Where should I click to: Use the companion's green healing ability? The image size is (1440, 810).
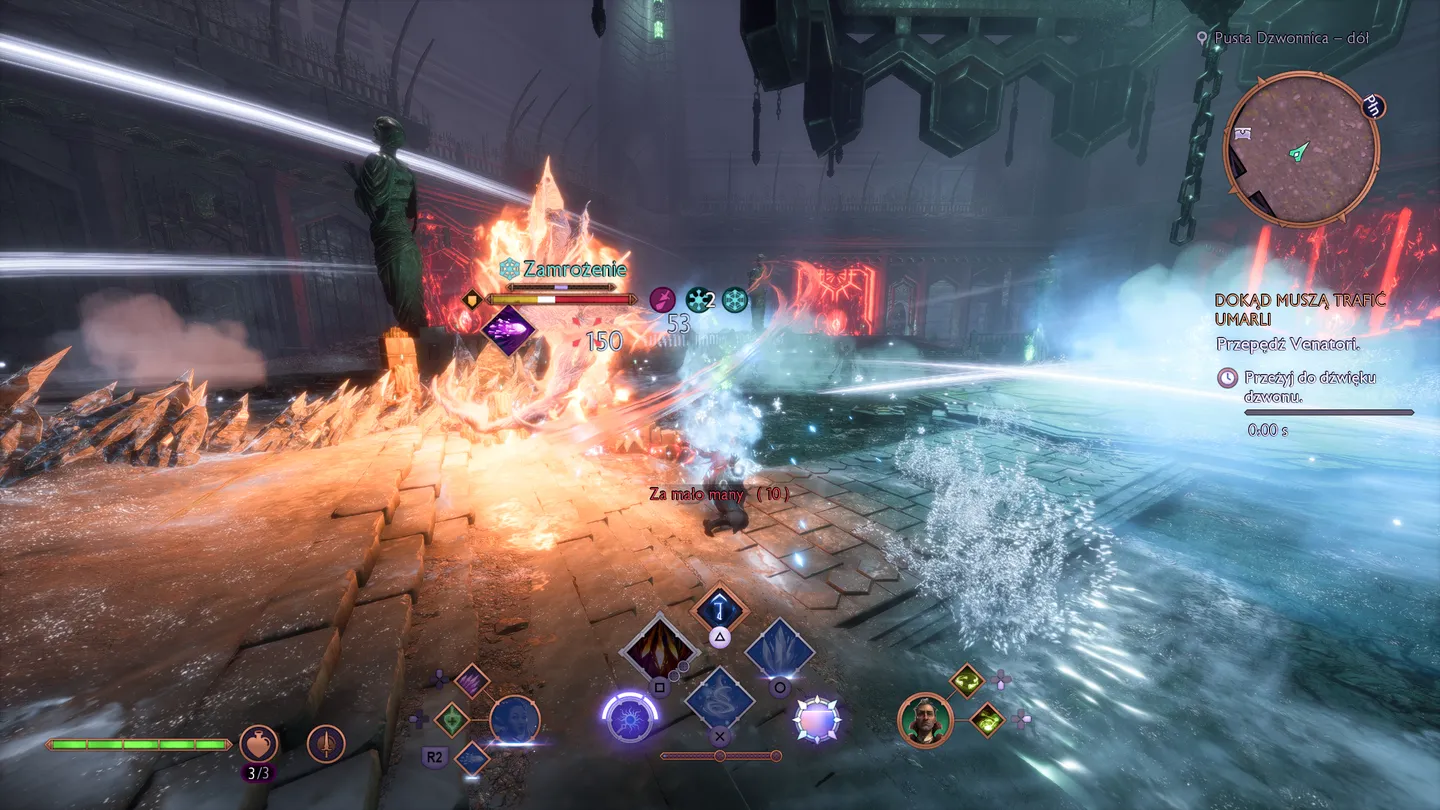tap(452, 719)
